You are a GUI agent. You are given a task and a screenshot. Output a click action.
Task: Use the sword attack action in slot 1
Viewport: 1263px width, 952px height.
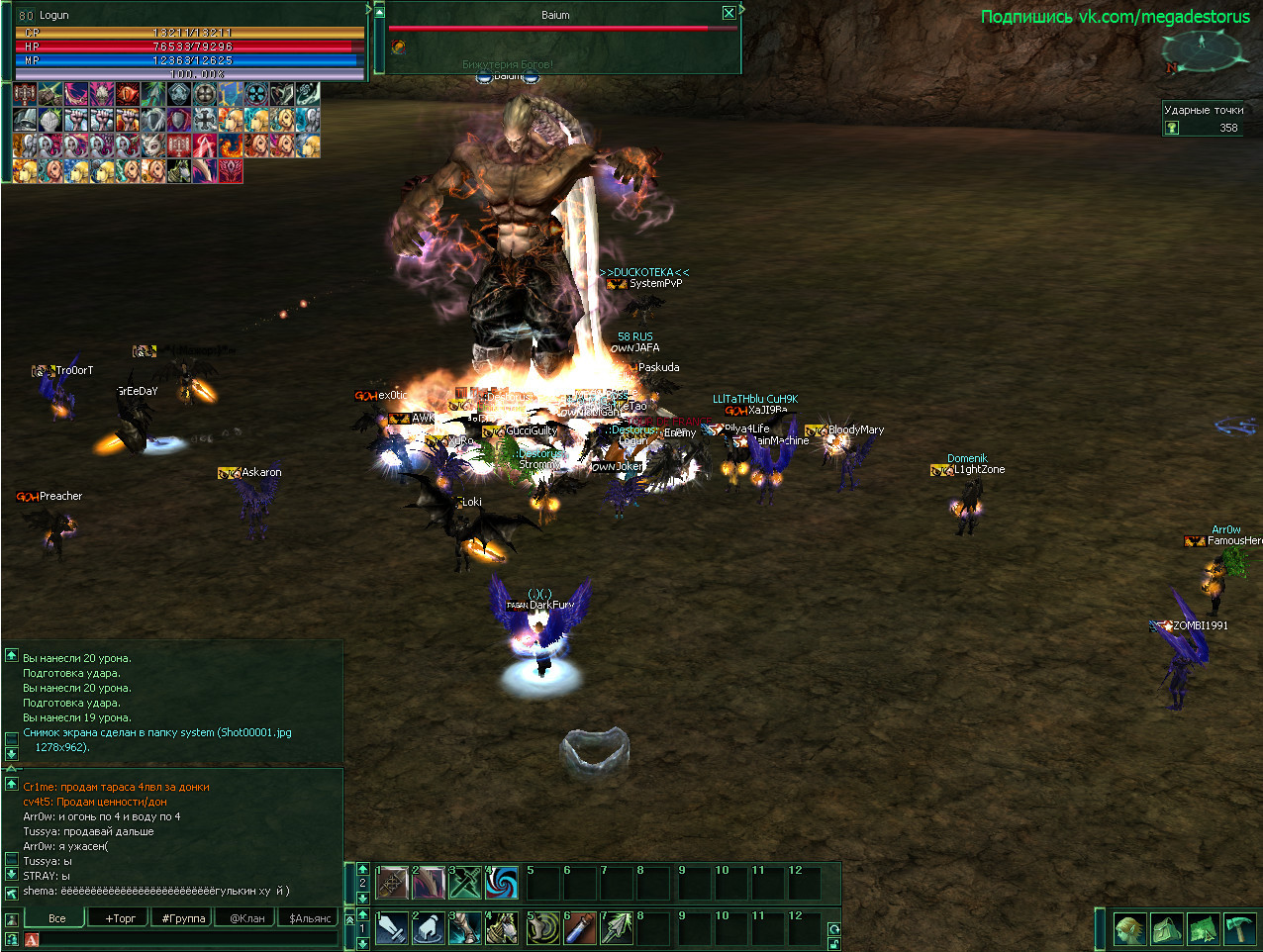(x=392, y=928)
